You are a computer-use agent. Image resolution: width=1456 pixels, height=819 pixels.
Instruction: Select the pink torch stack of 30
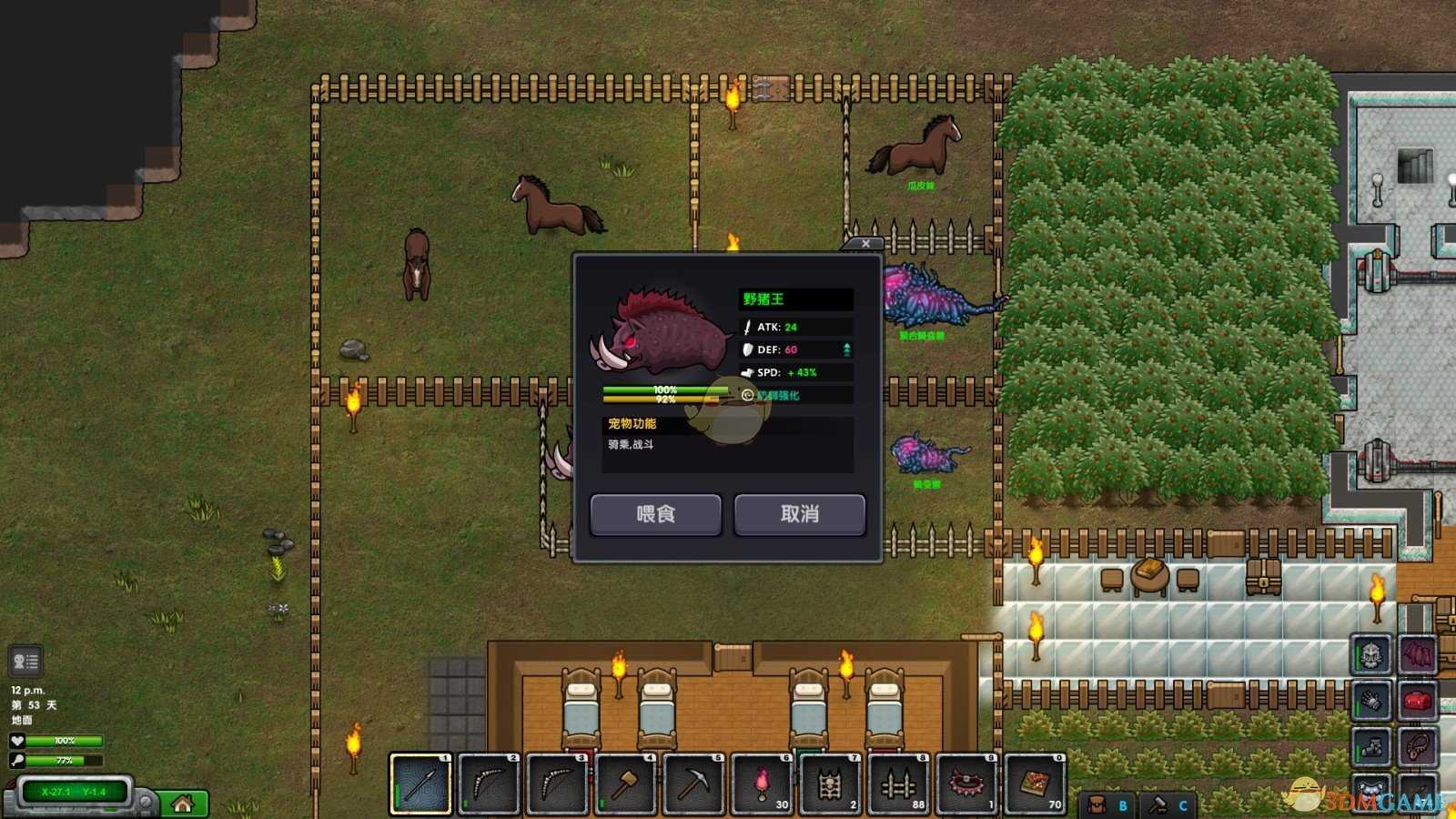pyautogui.click(x=762, y=784)
